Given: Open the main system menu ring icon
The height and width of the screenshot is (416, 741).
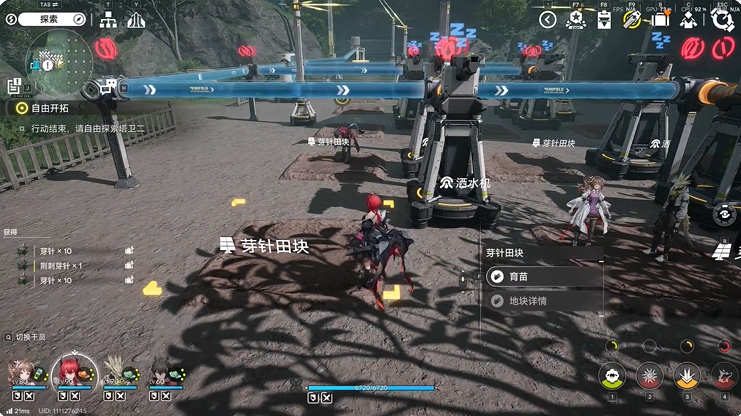Looking at the screenshot, I should click(722, 19).
